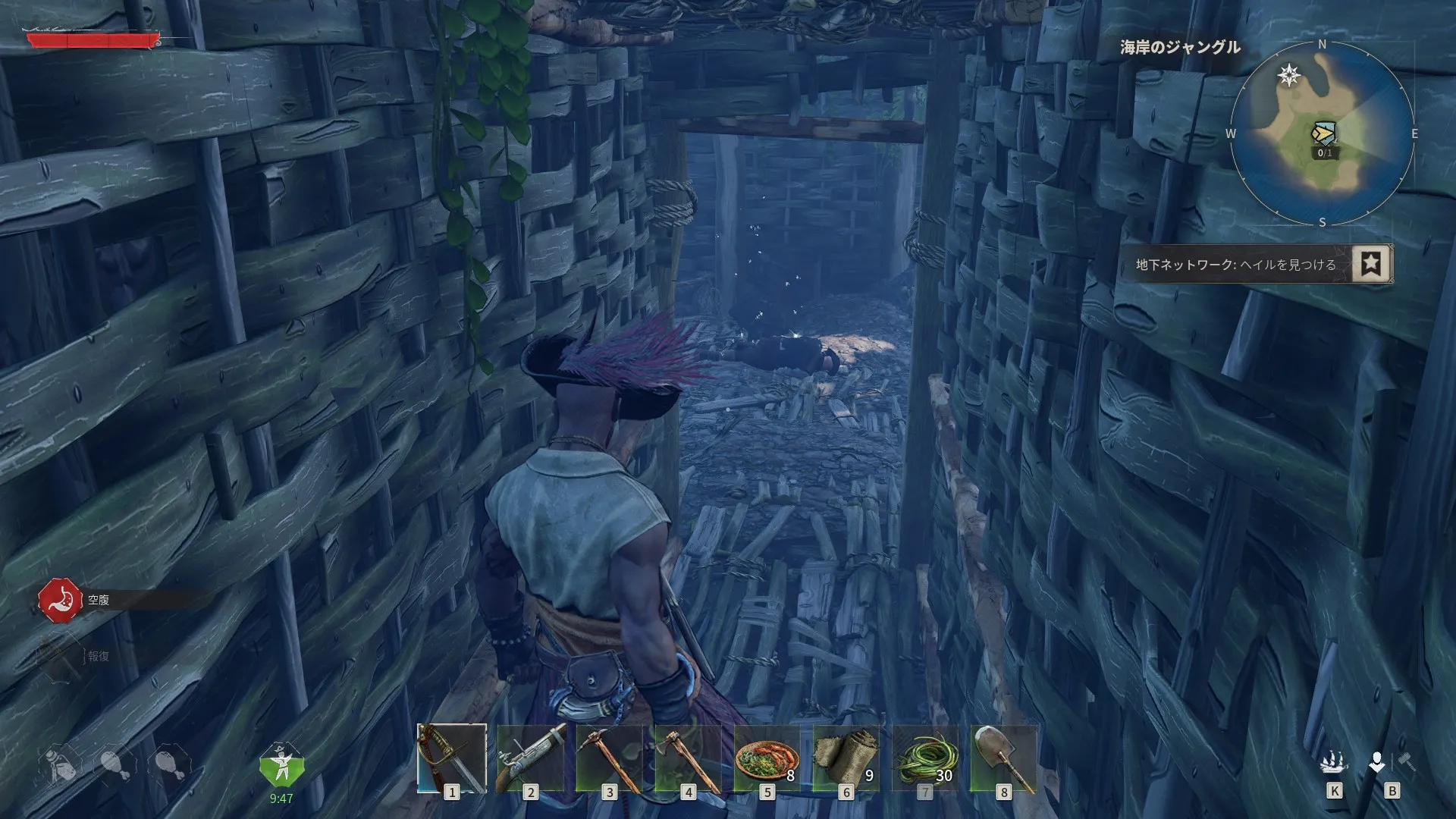Image resolution: width=1456 pixels, height=819 pixels.
Task: Equip the flintlock pistol from the hotbar
Action: 531,758
